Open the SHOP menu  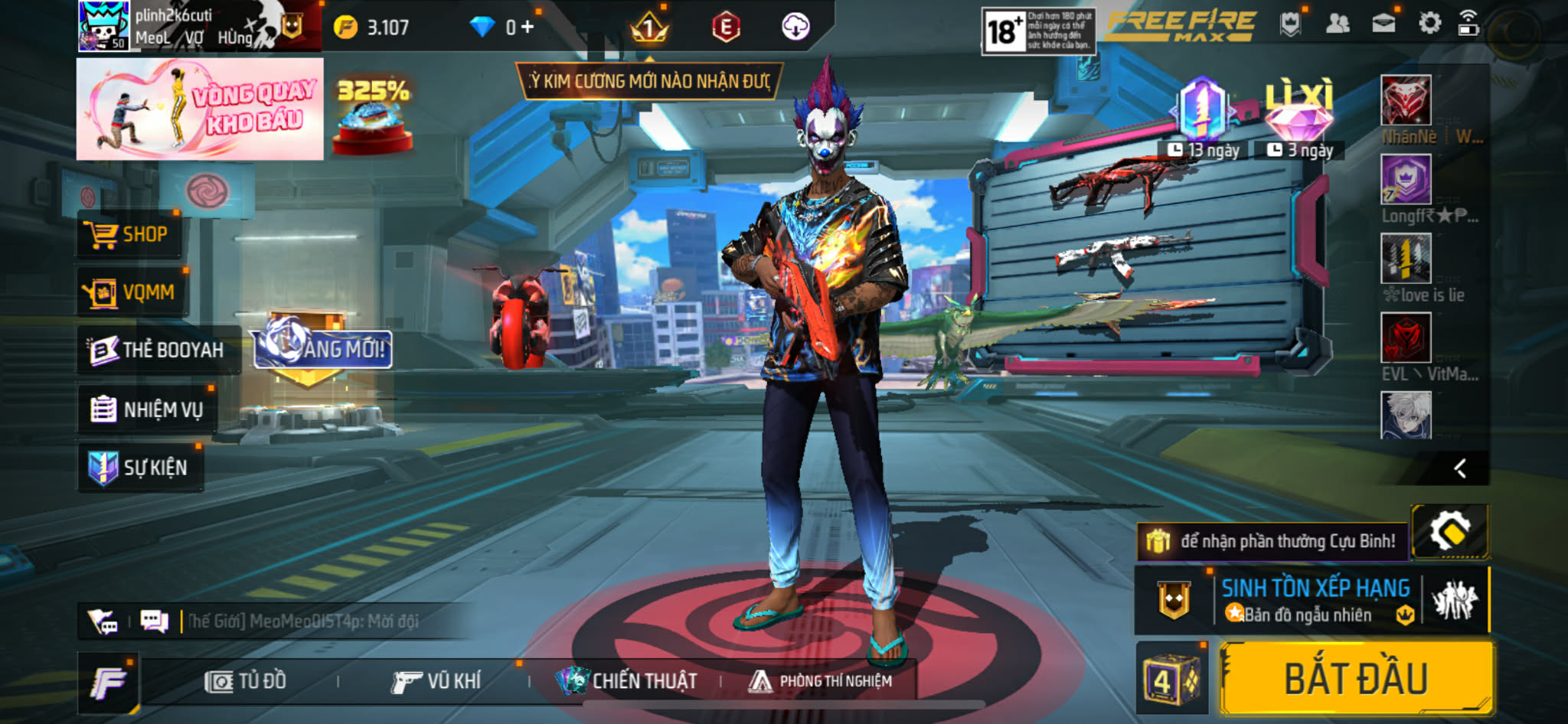click(129, 234)
